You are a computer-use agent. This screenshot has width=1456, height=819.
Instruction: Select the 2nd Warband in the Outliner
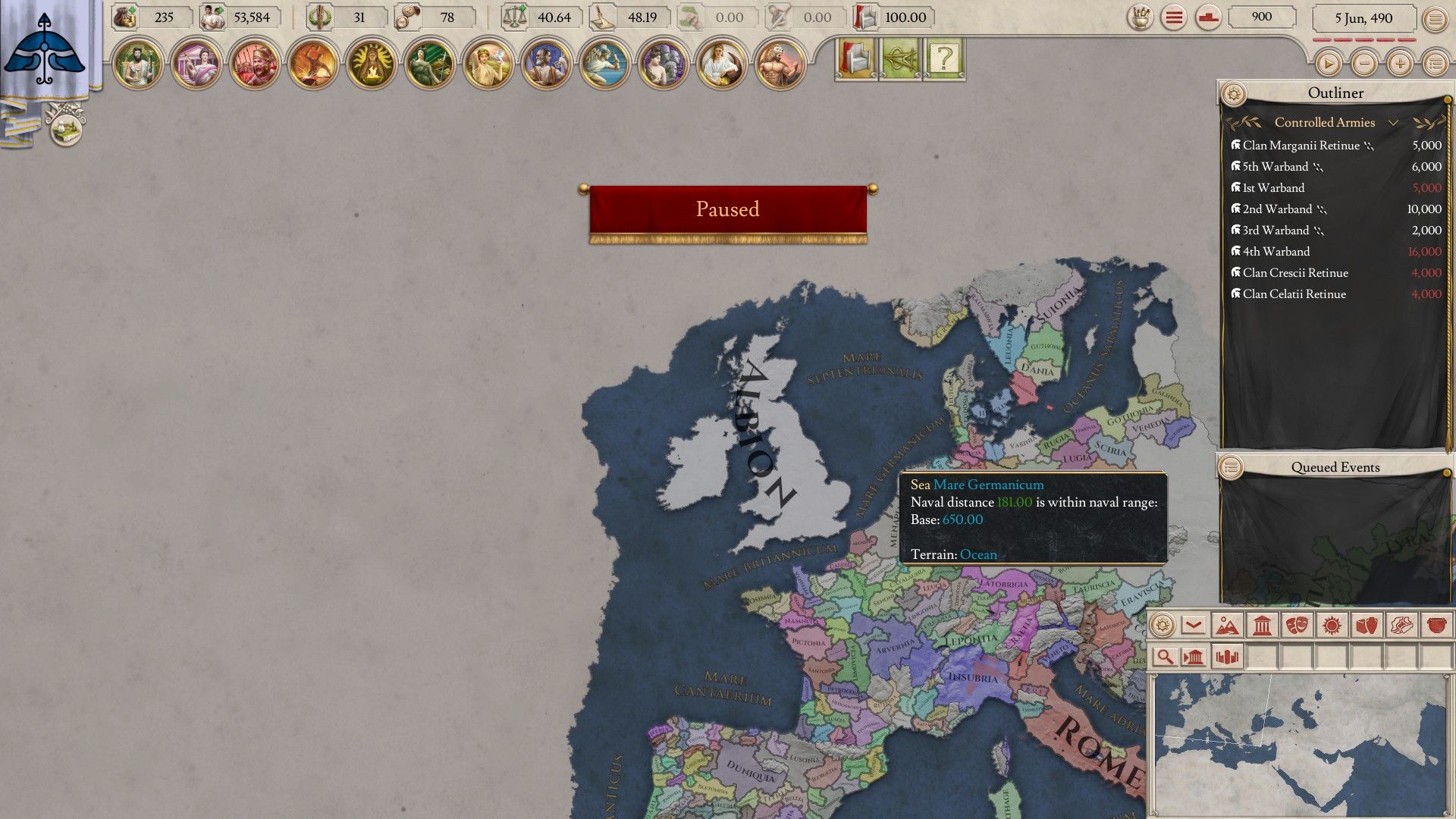tap(1282, 209)
